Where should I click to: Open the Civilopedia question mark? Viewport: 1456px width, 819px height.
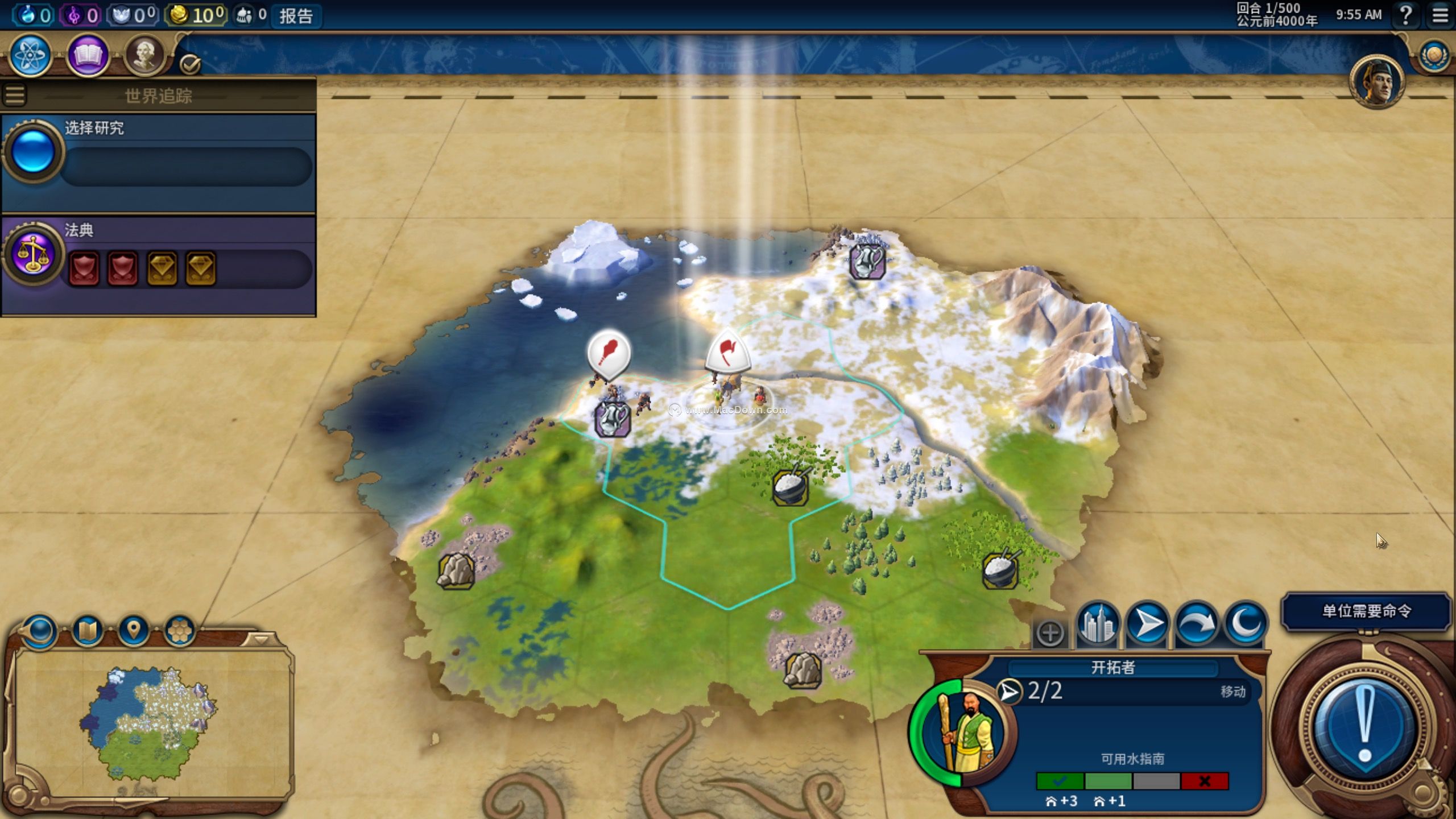[1405, 15]
